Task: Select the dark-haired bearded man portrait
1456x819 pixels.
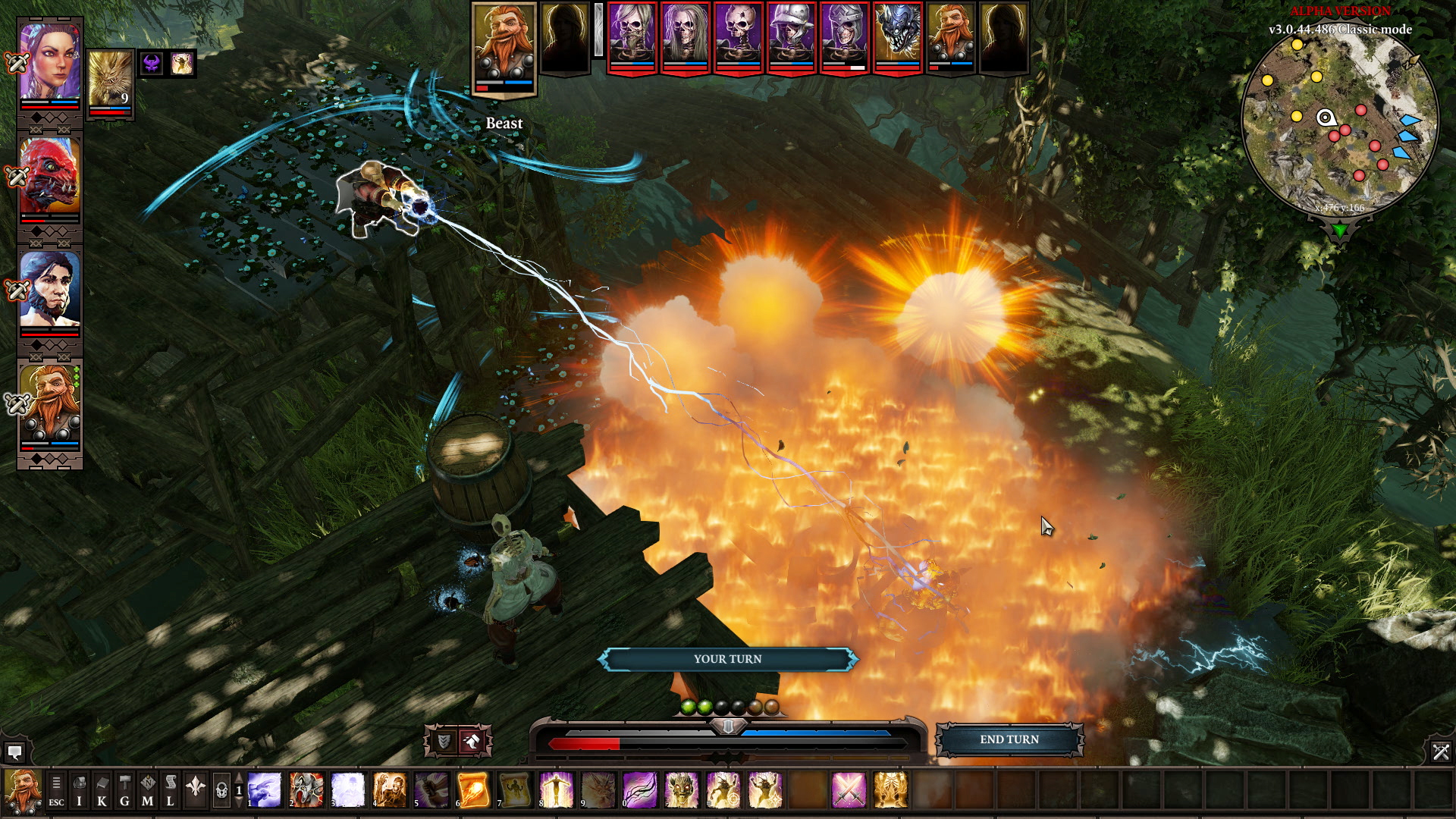Action: pos(49,290)
